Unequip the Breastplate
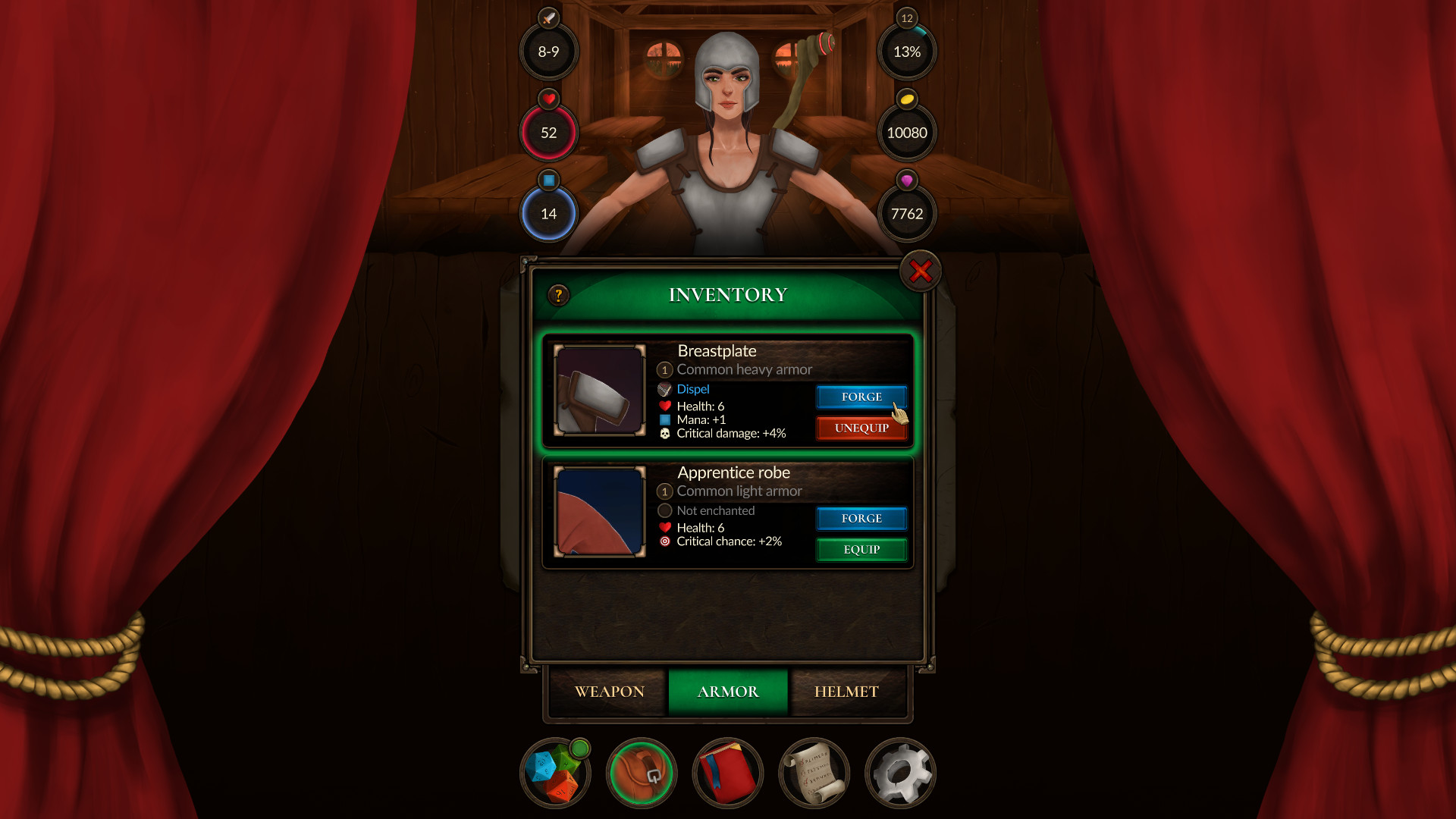This screenshot has width=1456, height=819. coord(861,428)
